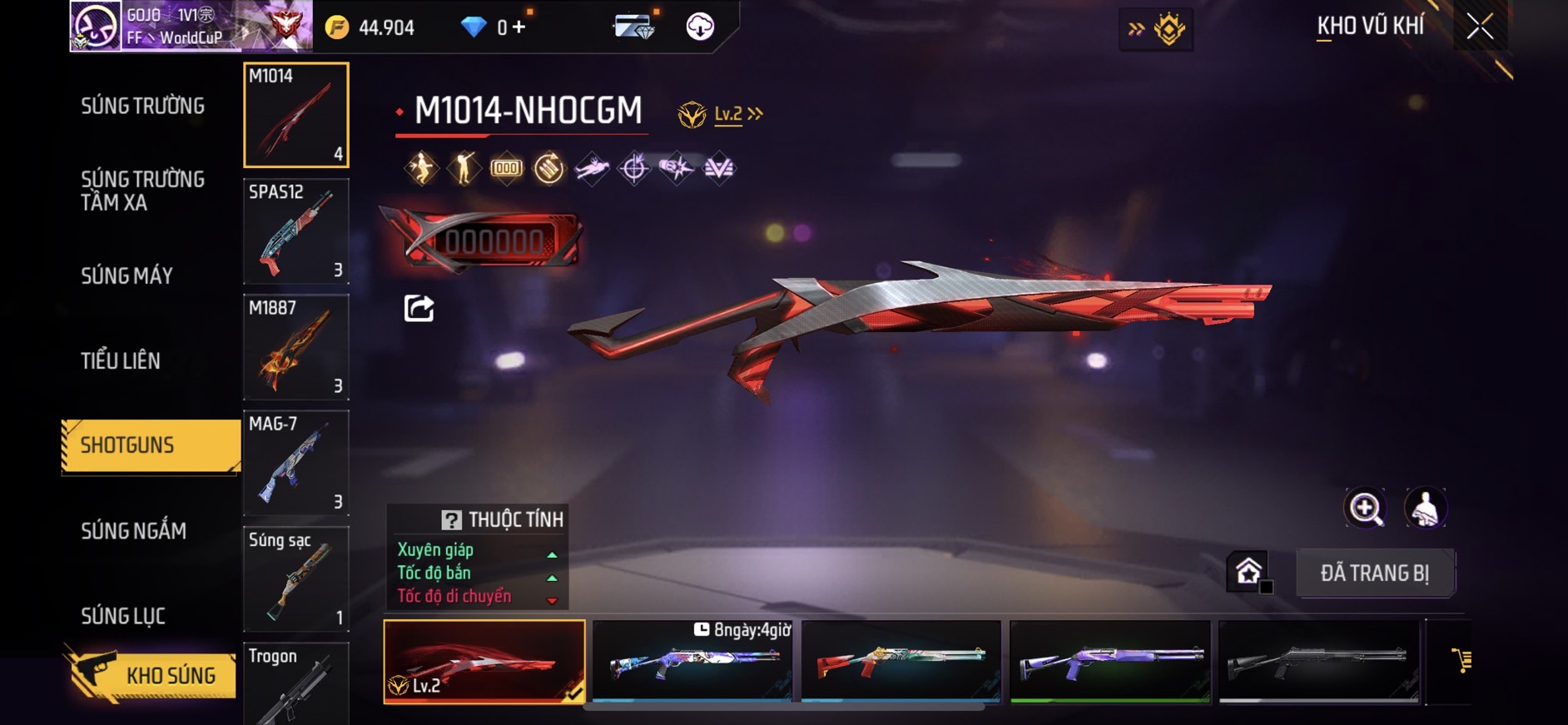
Task: Open the Lv.2 upgrade link
Action: pos(737,114)
